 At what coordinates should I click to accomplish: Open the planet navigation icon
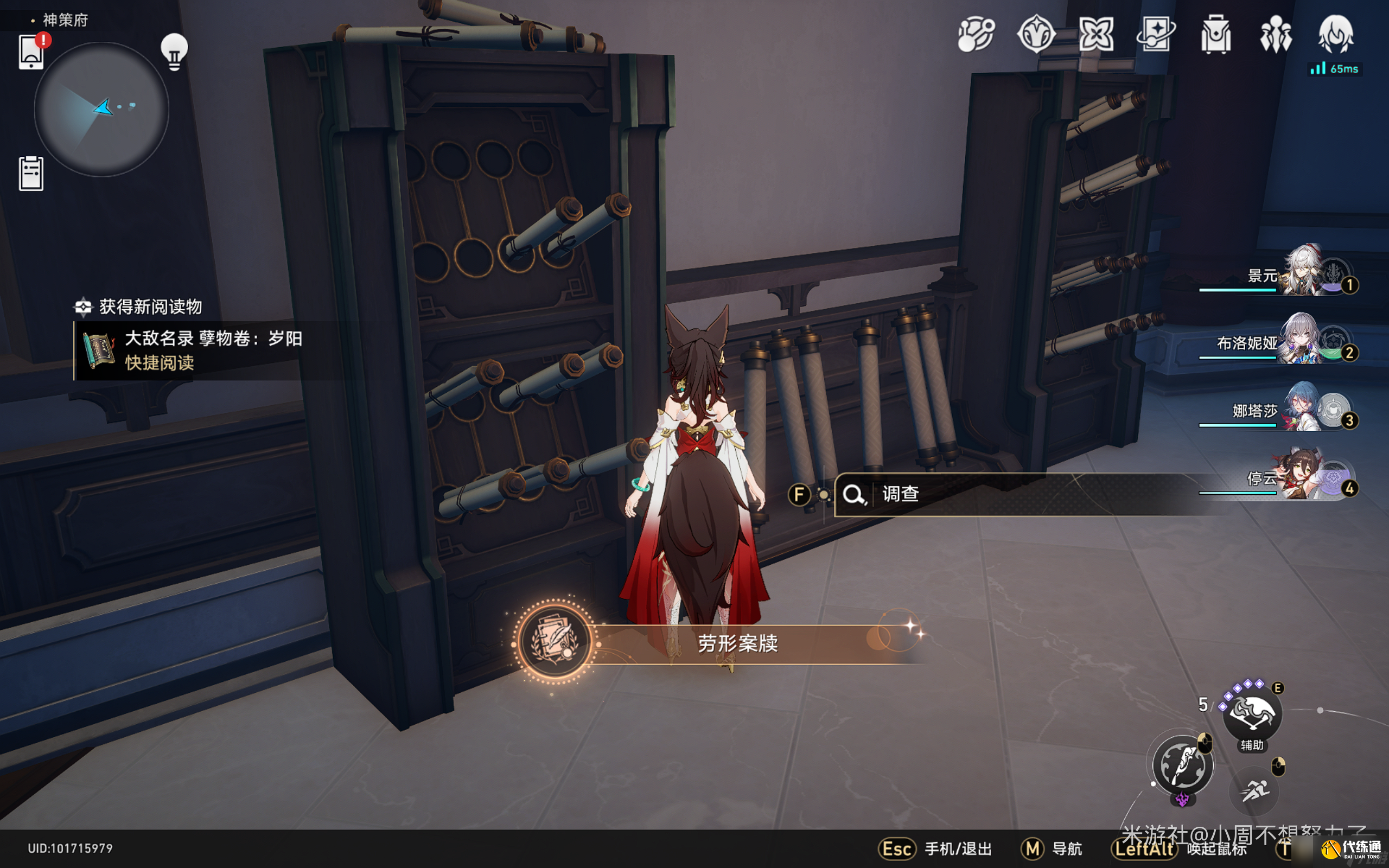pos(976,34)
